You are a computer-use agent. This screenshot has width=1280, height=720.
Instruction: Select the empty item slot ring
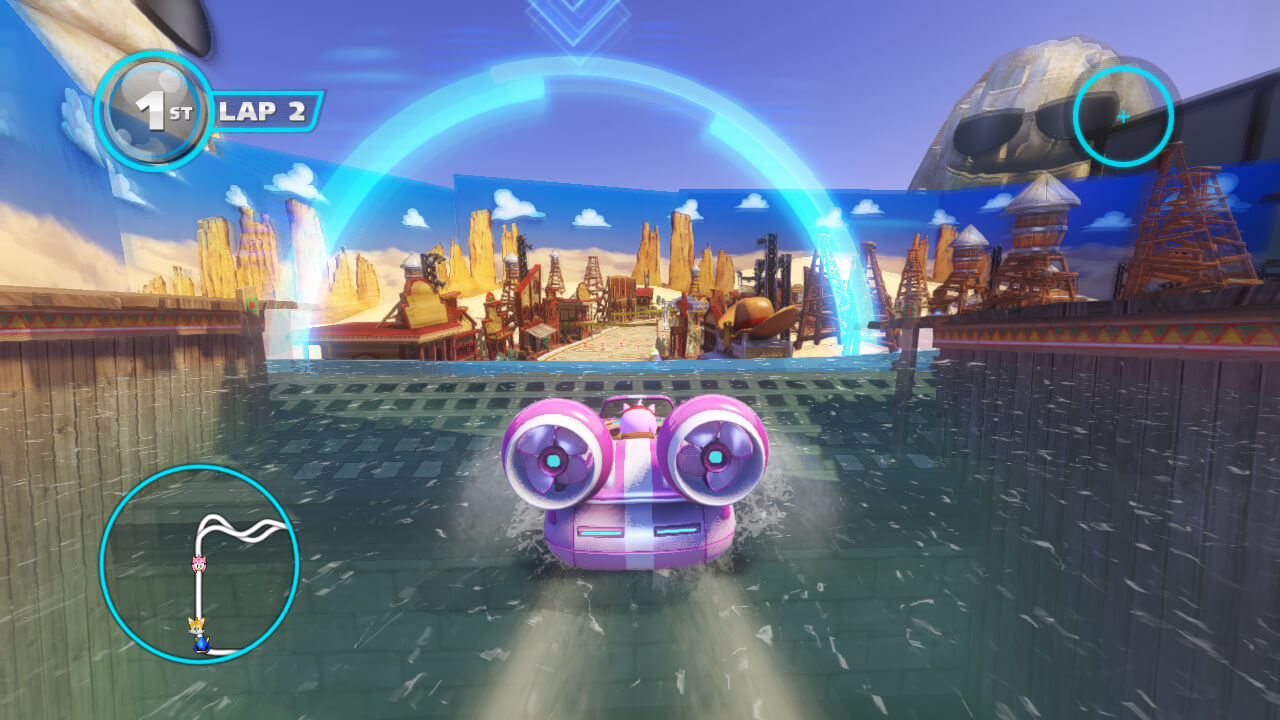pyautogui.click(x=1122, y=116)
